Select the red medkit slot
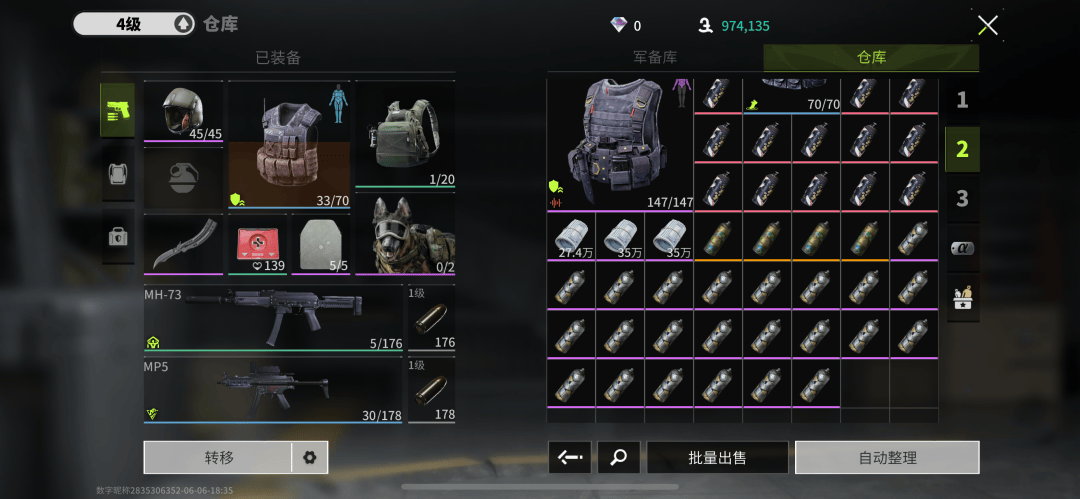Image resolution: width=1080 pixels, height=499 pixels. click(x=257, y=244)
